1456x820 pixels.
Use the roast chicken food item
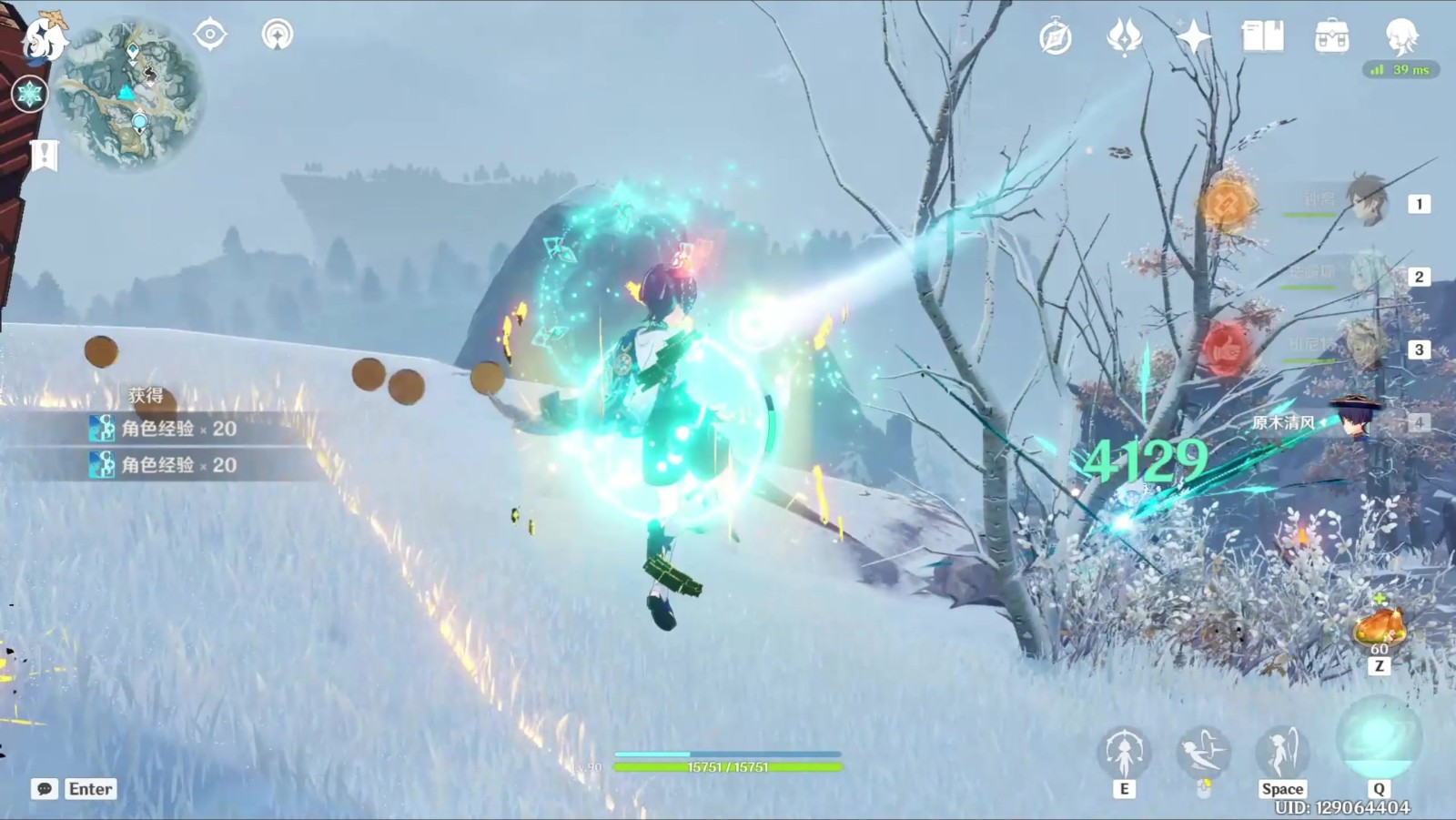pos(1380,628)
